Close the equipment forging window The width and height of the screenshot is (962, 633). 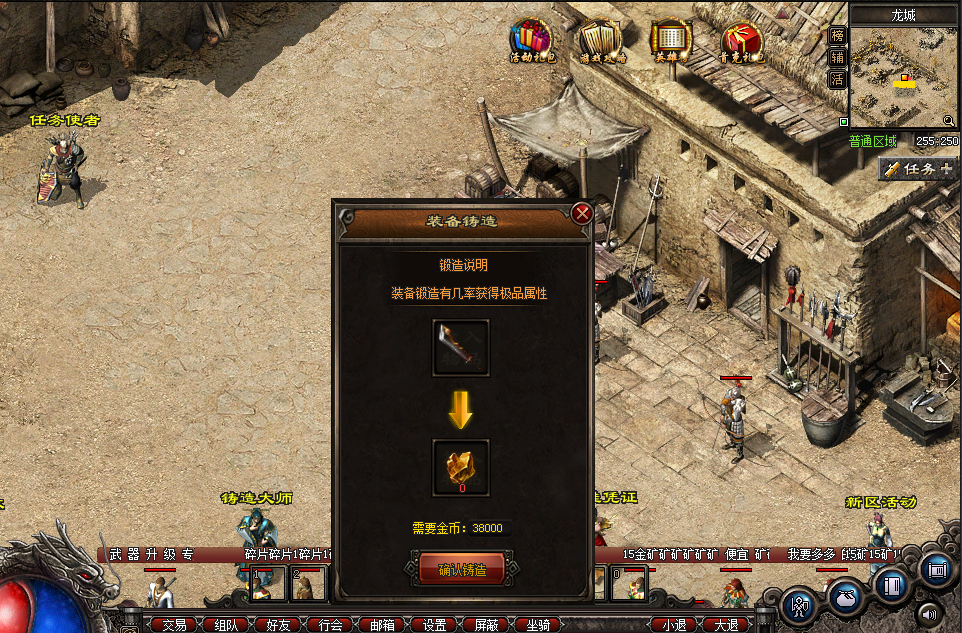tap(581, 213)
